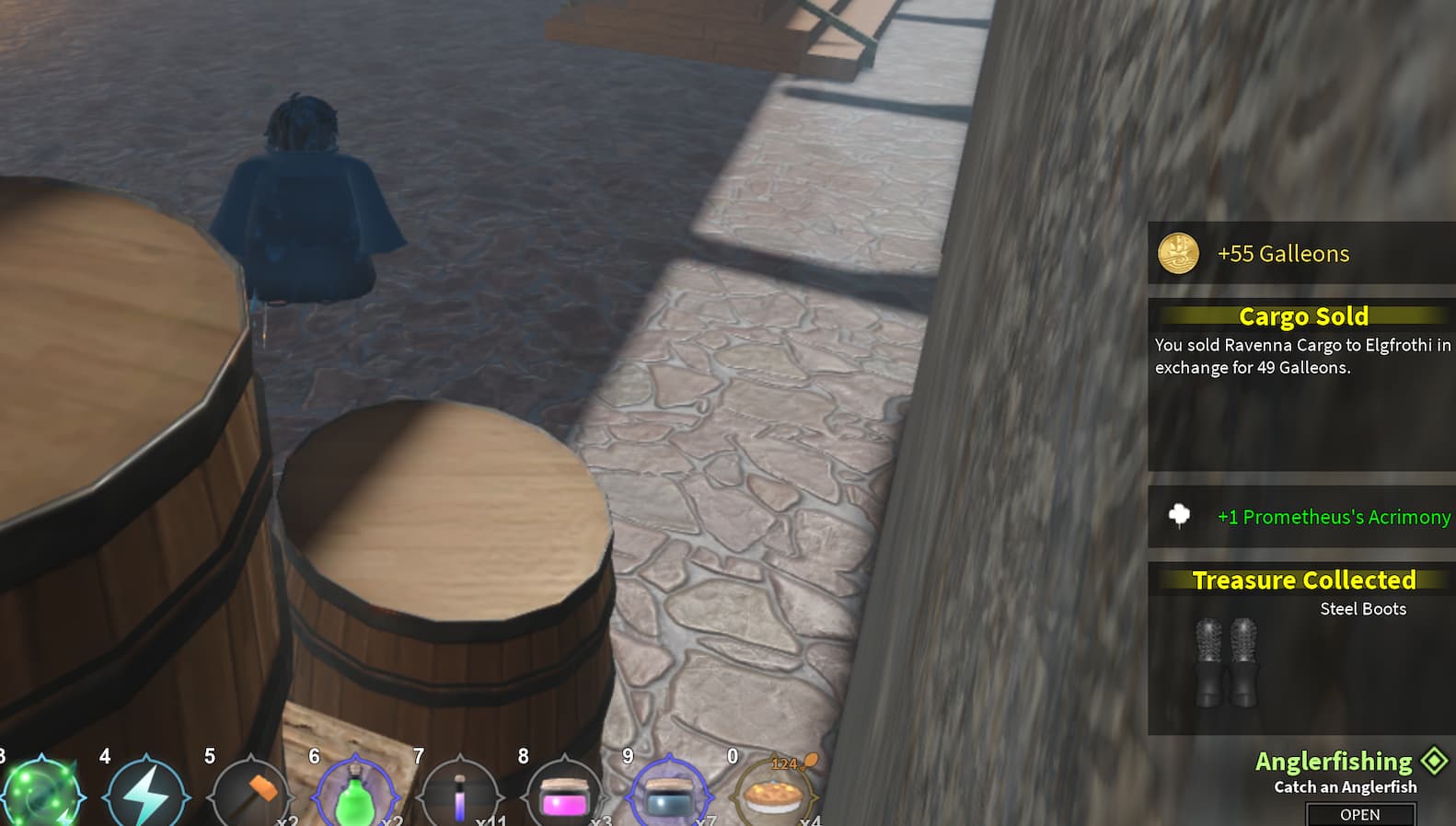Click the Anglerfishing quest diamond icon

[x=1432, y=761]
